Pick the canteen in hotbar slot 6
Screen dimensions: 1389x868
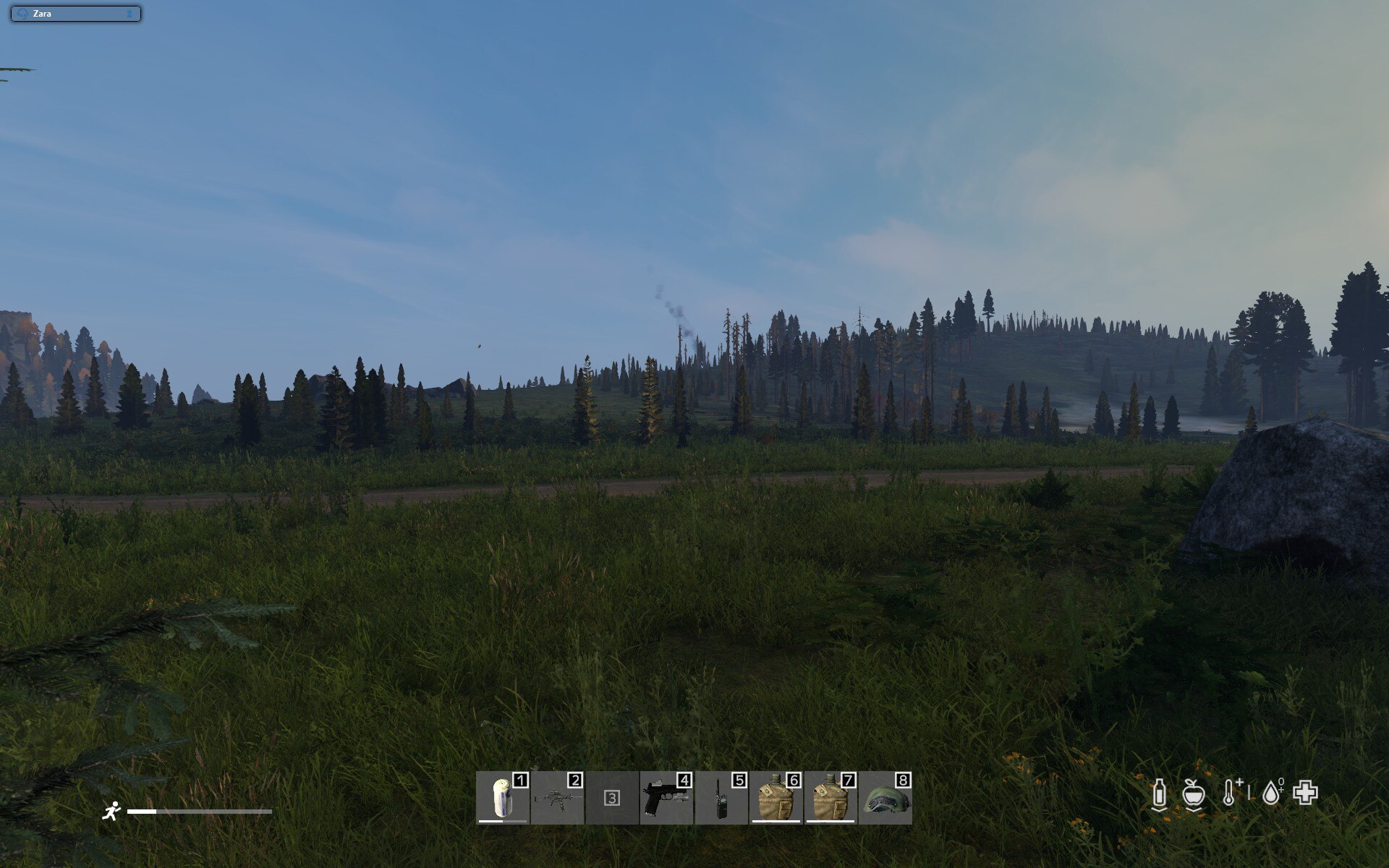click(776, 798)
